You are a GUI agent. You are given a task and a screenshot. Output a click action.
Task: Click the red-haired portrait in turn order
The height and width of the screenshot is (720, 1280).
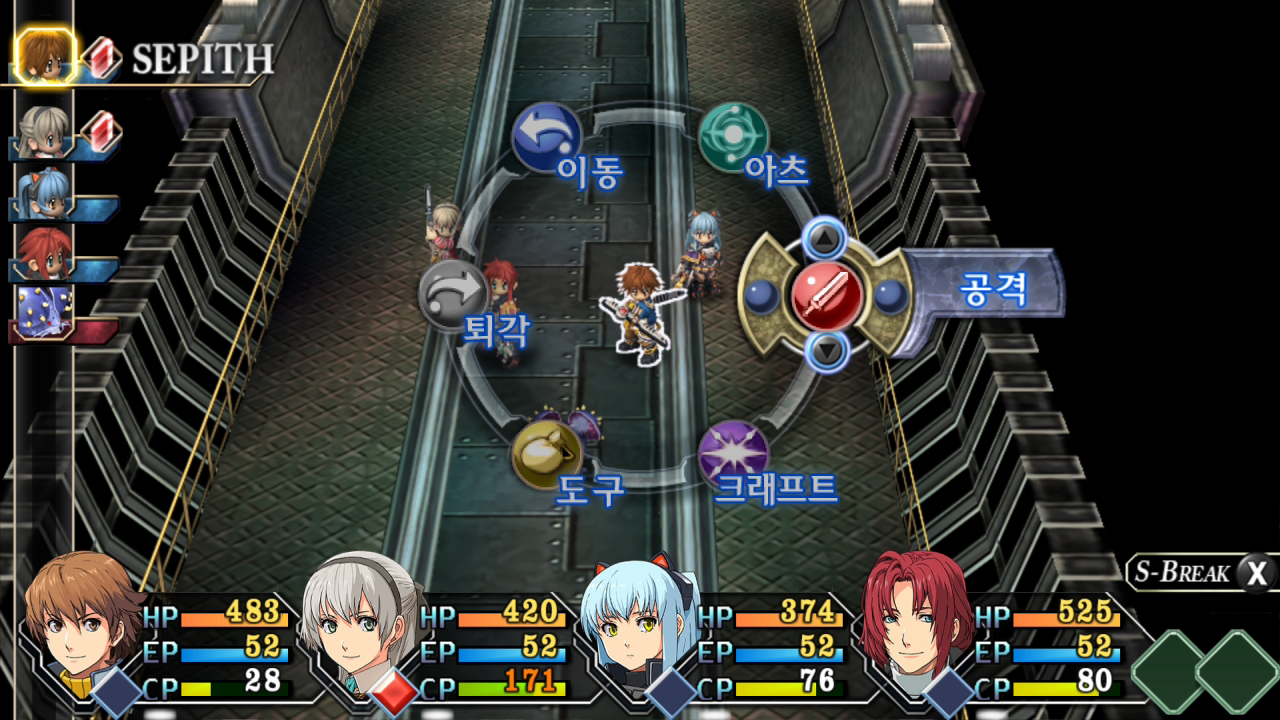(x=44, y=254)
